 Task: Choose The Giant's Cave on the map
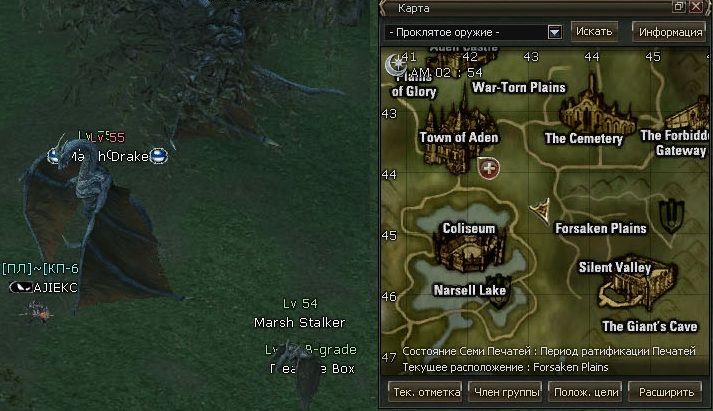coord(649,326)
